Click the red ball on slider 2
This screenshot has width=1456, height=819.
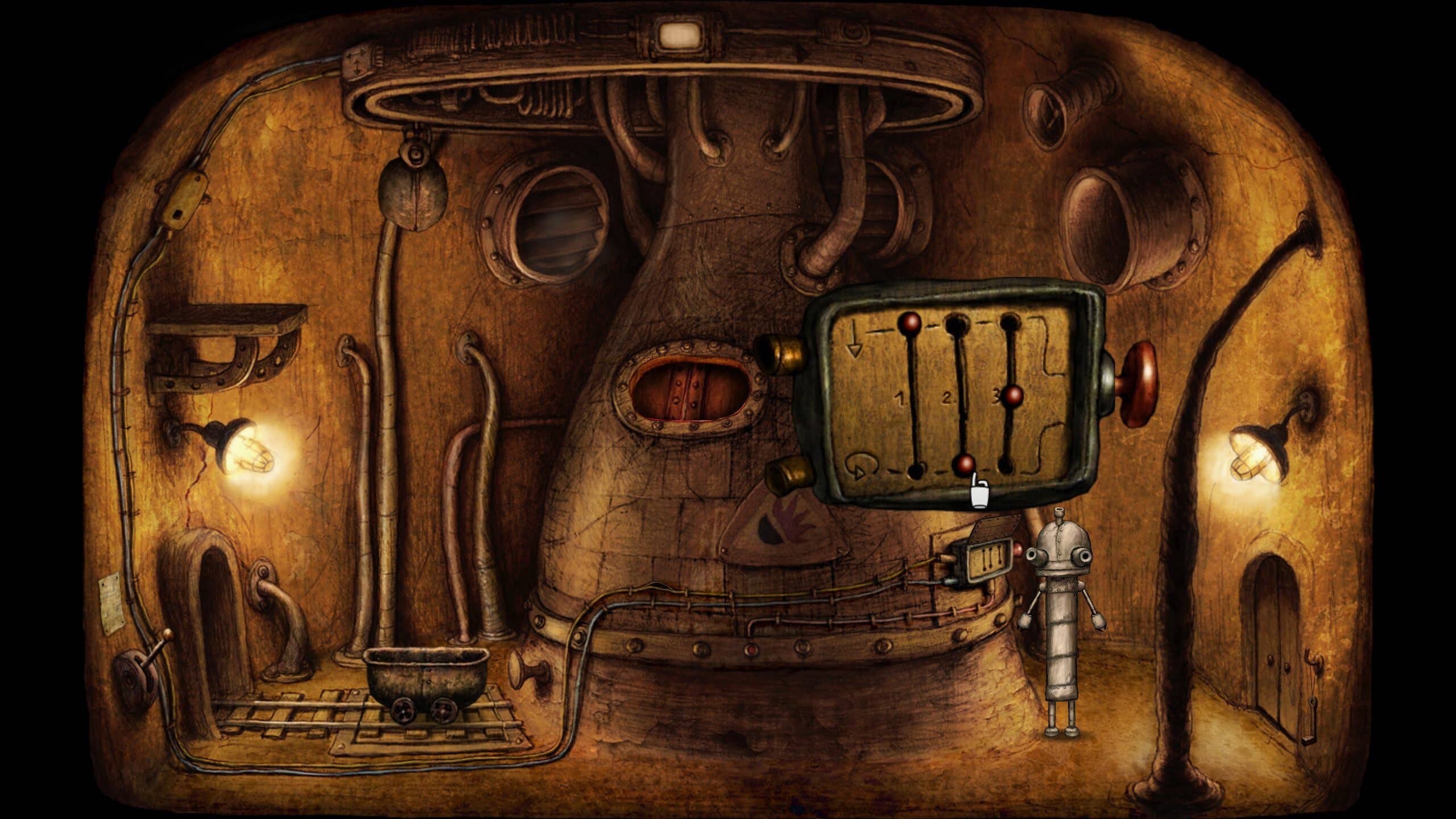tap(965, 466)
